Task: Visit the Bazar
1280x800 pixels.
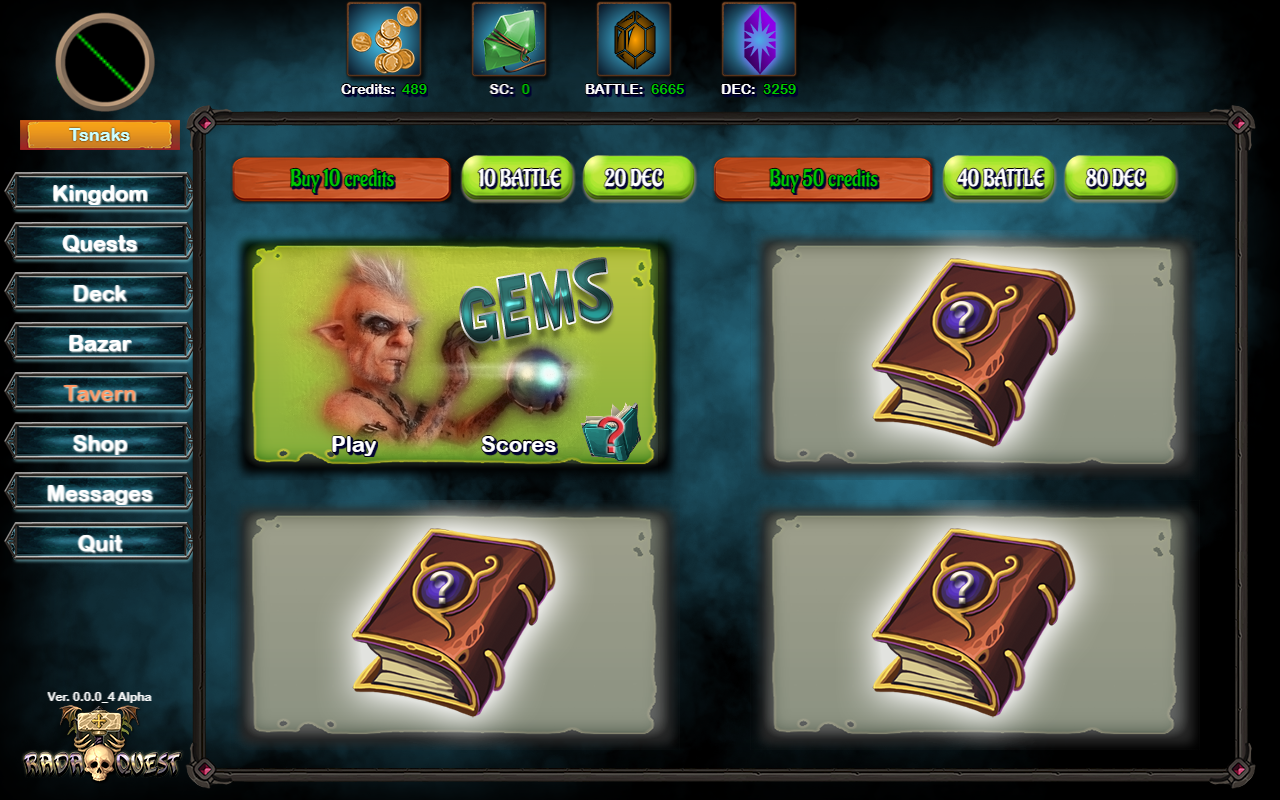Action: 100,343
